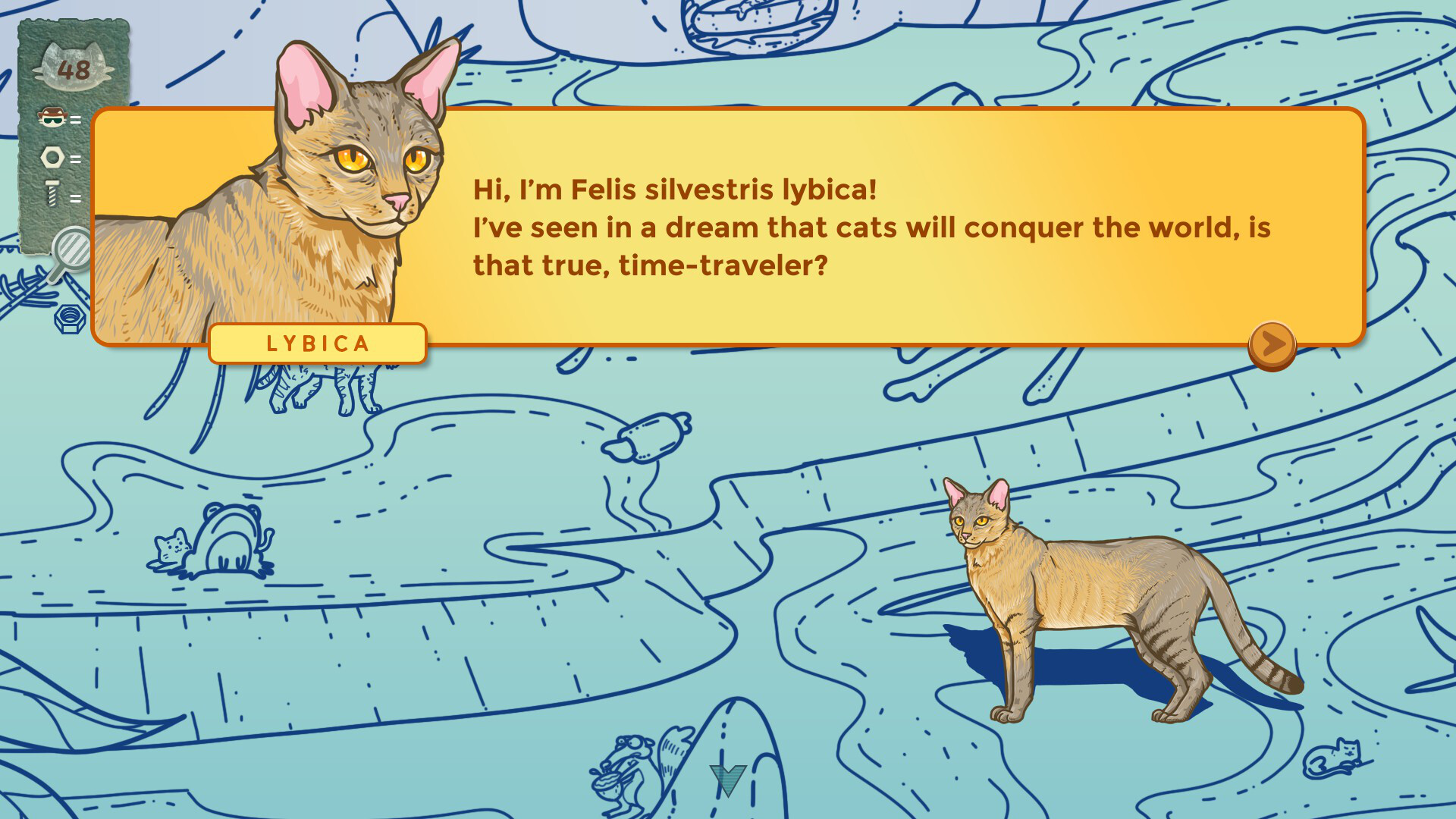Click the LYBICA name tag
1456x819 pixels.
tap(317, 344)
